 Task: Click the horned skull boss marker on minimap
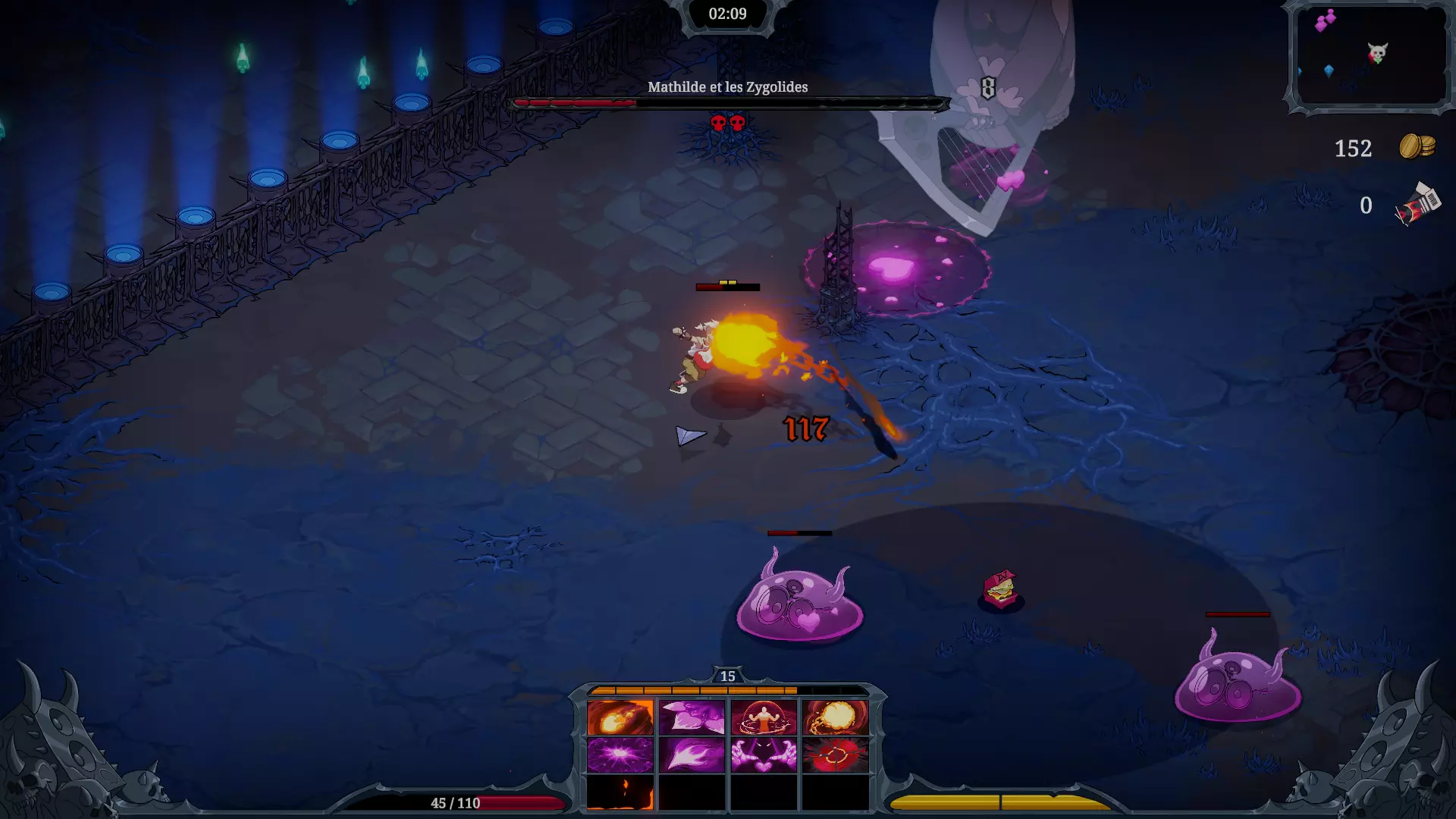[1377, 53]
